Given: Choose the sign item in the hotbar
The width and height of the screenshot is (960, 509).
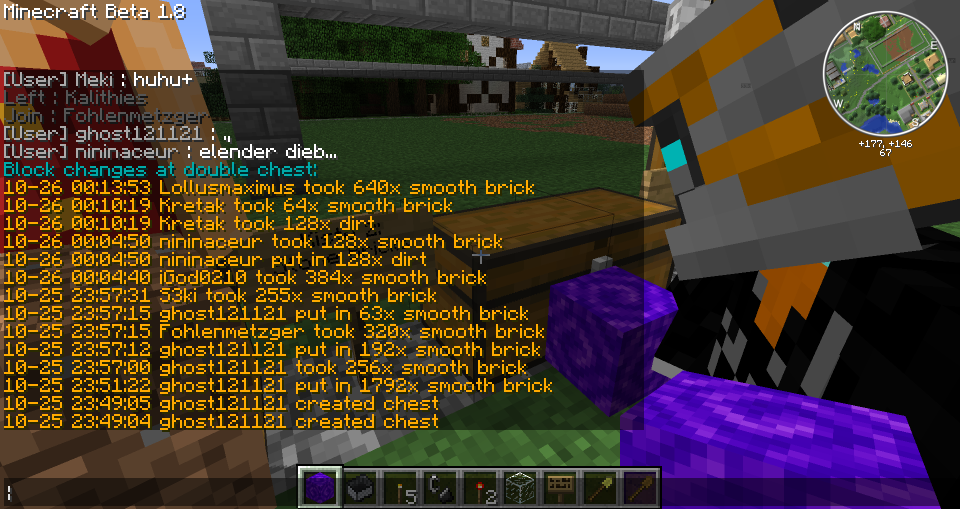Looking at the screenshot, I should point(560,488).
